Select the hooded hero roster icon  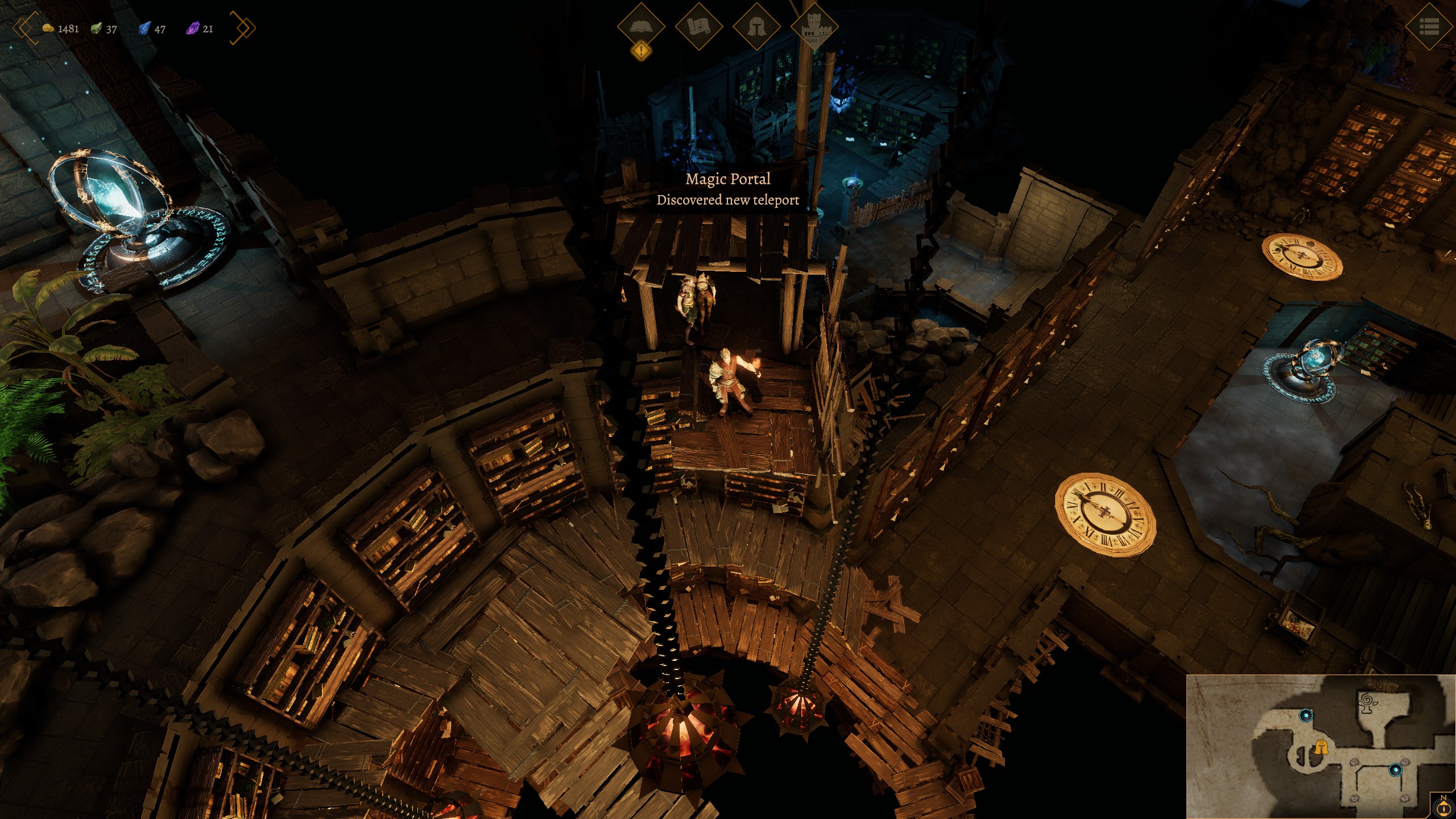[x=758, y=27]
